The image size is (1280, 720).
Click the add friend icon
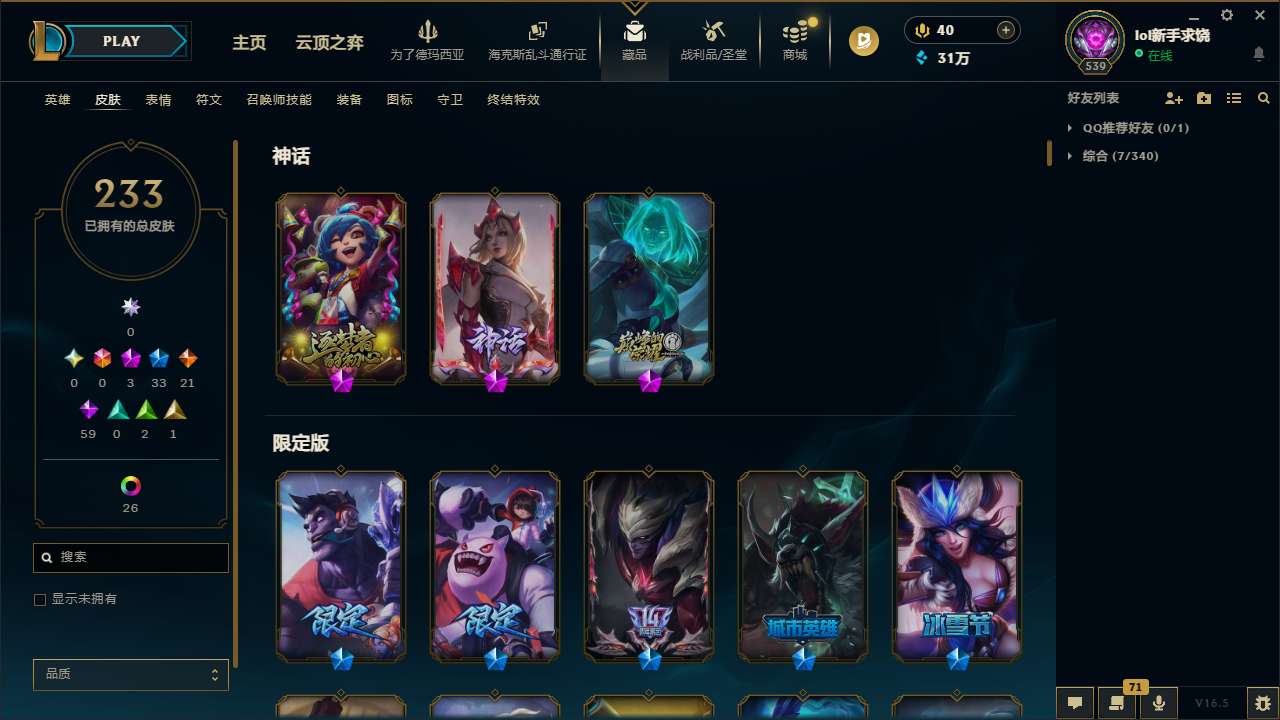point(1173,98)
